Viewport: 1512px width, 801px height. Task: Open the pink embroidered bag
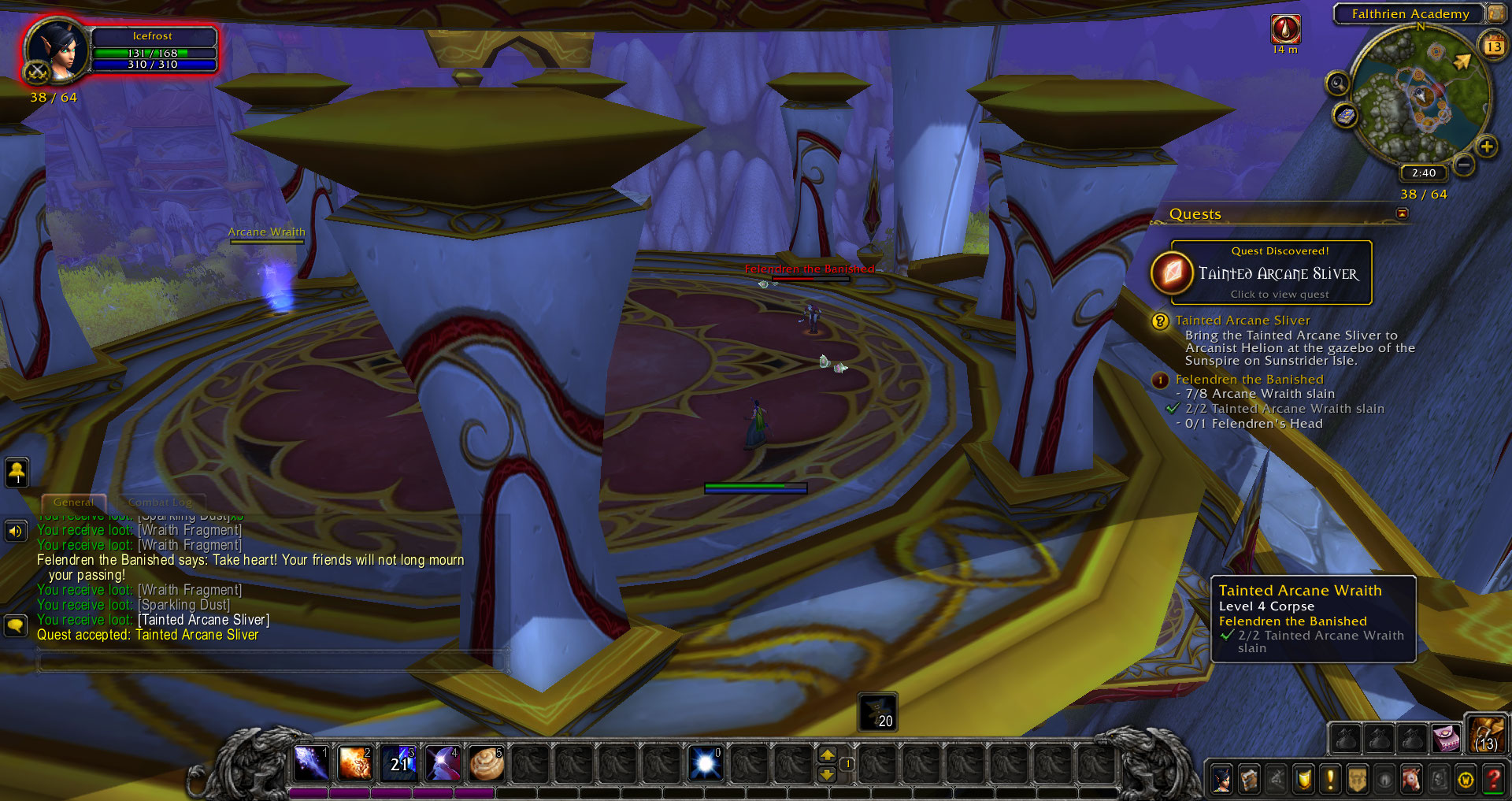tap(1449, 738)
